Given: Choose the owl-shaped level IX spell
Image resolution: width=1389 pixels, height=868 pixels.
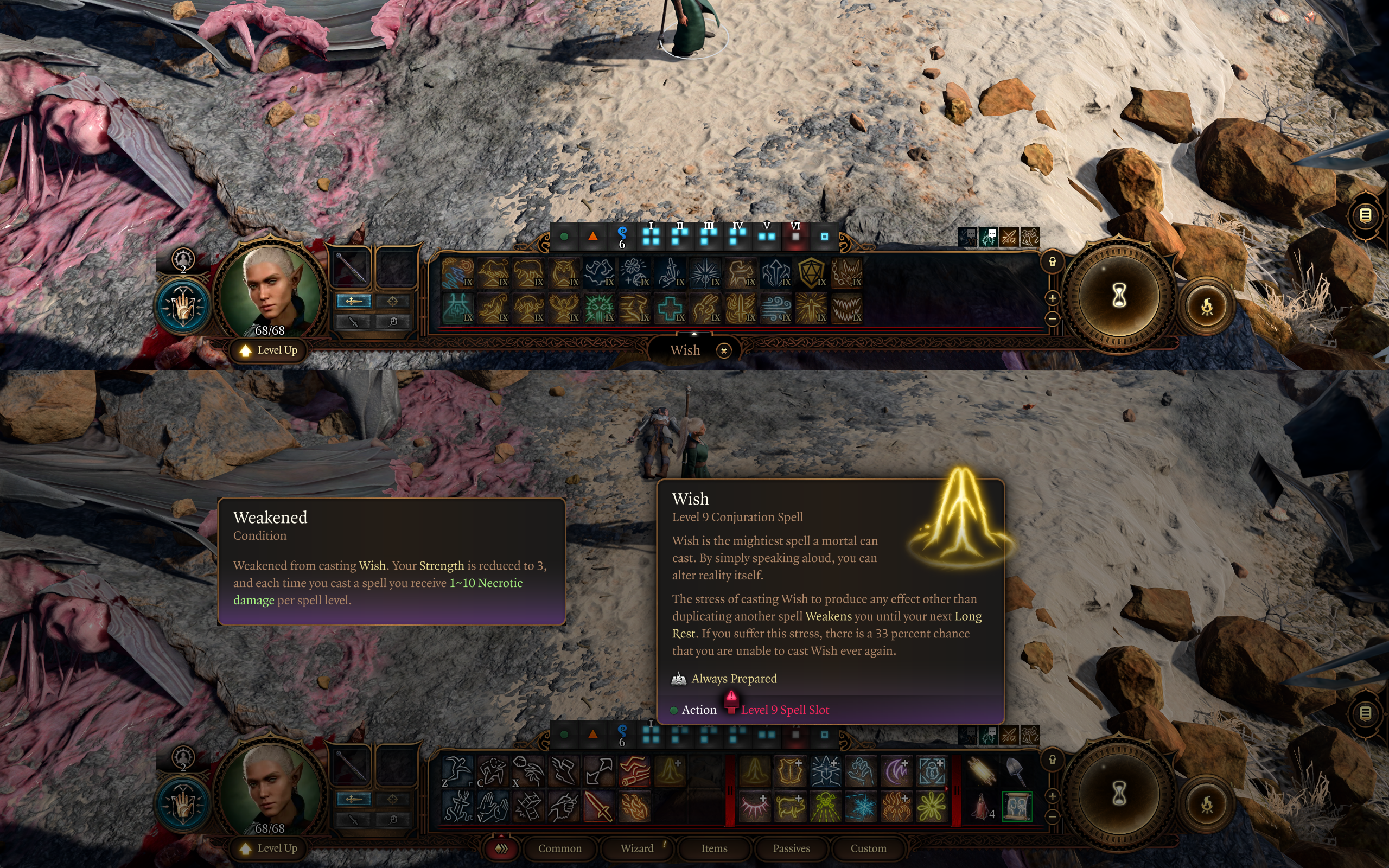Looking at the screenshot, I should [x=564, y=273].
